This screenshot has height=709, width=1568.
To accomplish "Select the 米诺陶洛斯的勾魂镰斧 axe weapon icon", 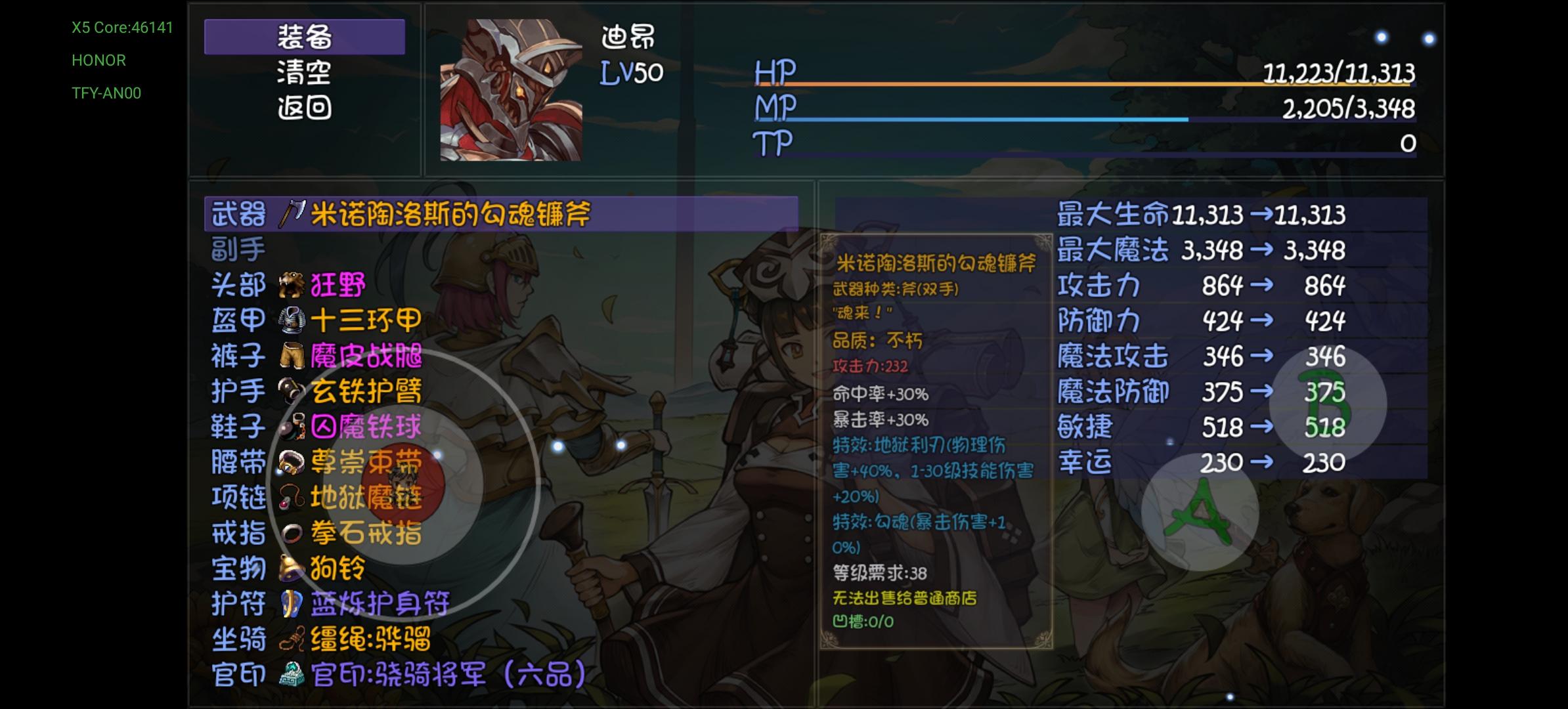I will [291, 214].
